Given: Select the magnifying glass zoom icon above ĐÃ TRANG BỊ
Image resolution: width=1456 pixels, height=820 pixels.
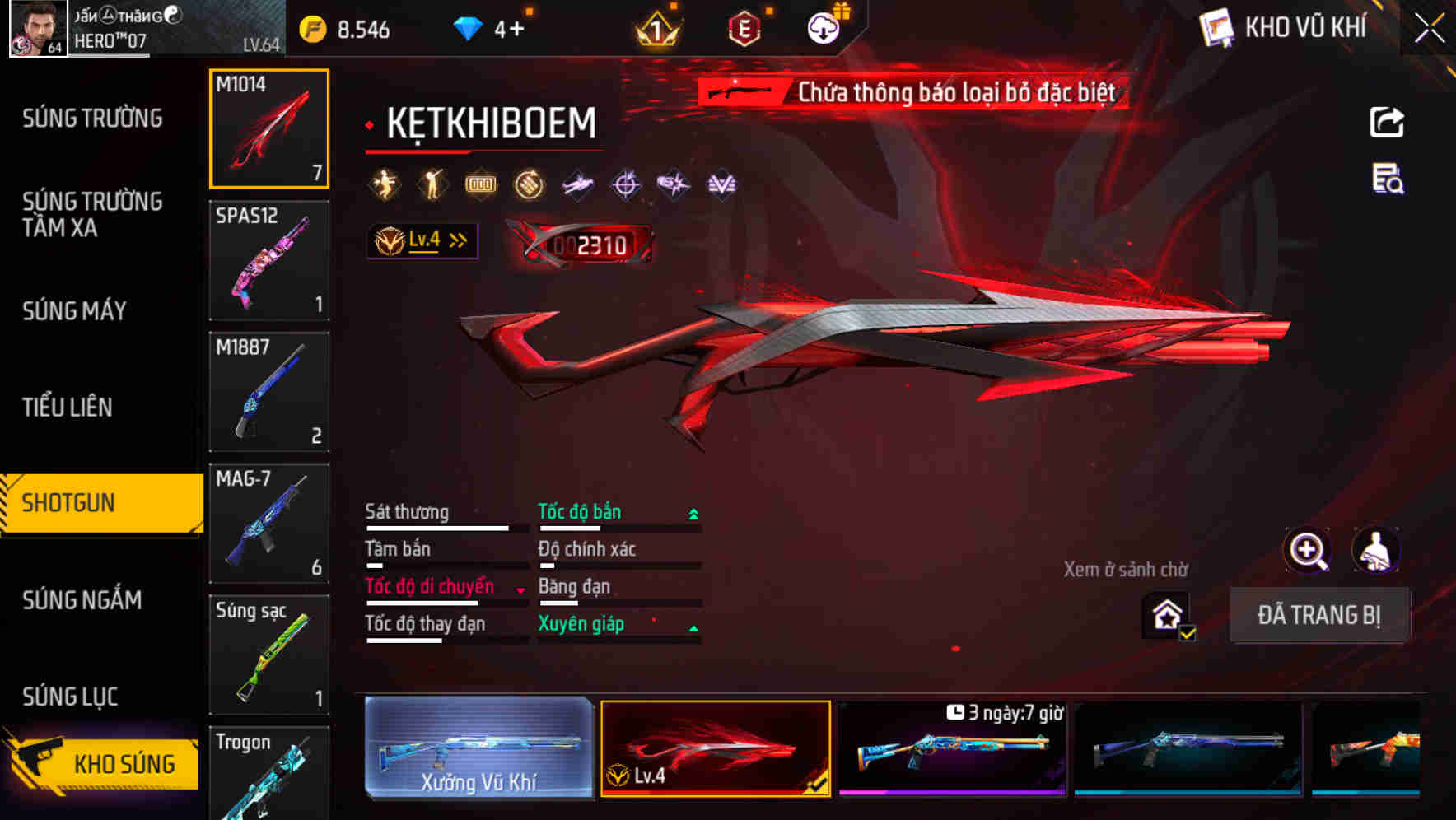Looking at the screenshot, I should [1309, 551].
